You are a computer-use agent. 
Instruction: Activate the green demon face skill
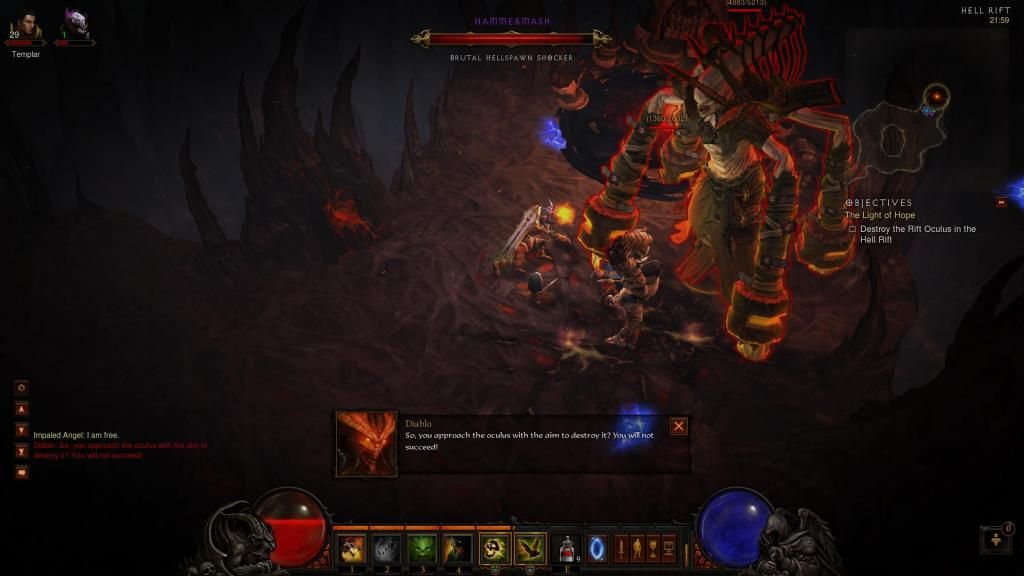point(422,547)
